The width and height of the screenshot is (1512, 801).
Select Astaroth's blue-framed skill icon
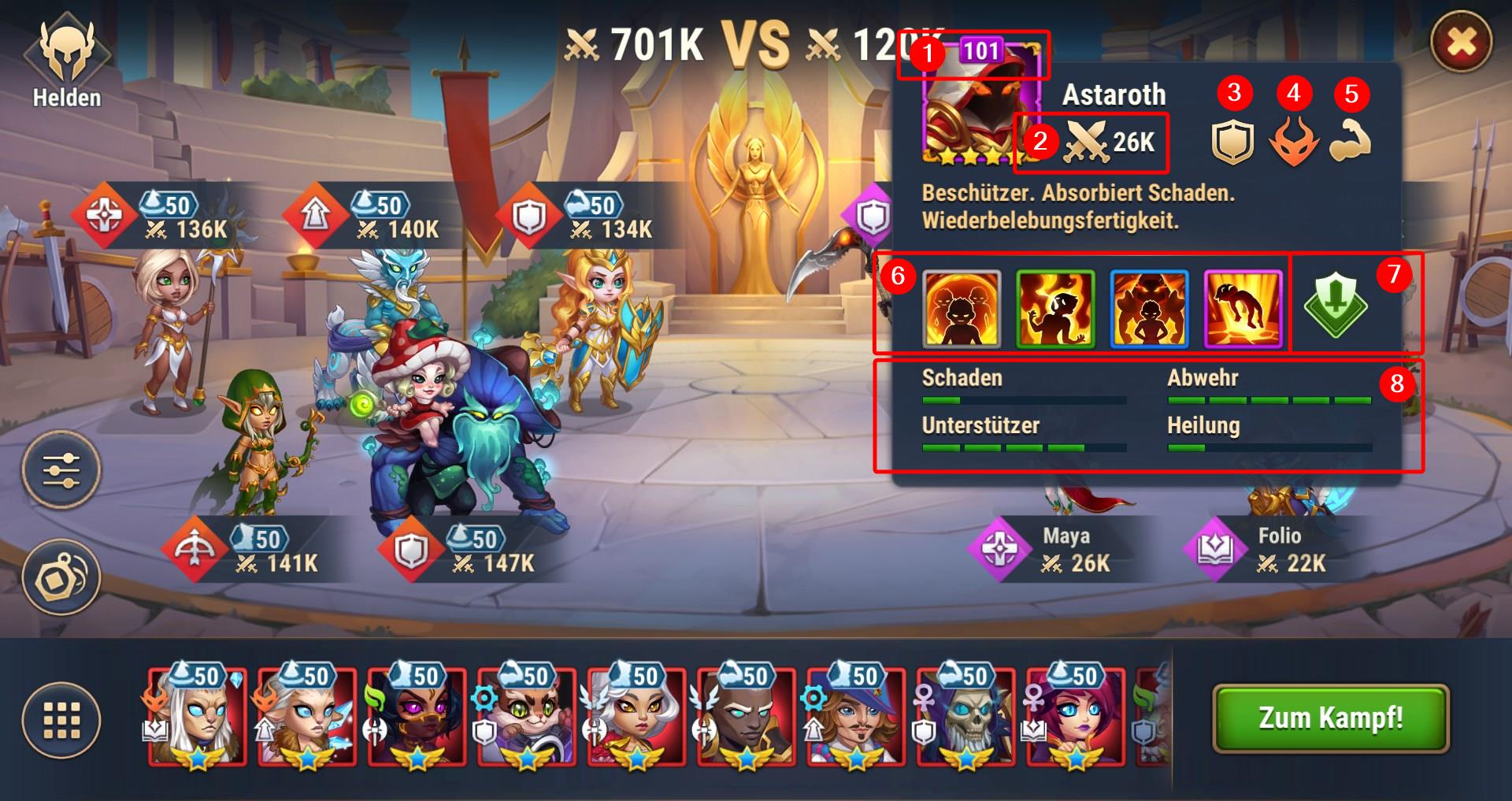point(1149,309)
